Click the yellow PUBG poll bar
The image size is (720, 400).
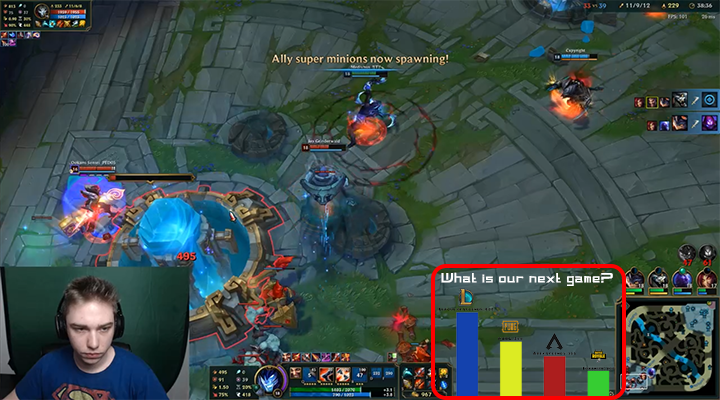511,367
